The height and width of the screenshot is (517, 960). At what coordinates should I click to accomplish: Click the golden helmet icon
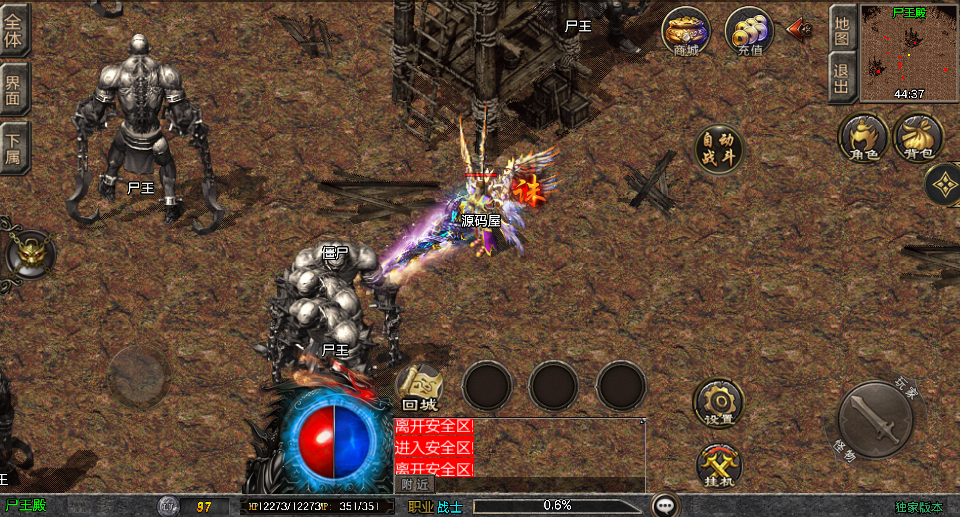pos(32,254)
